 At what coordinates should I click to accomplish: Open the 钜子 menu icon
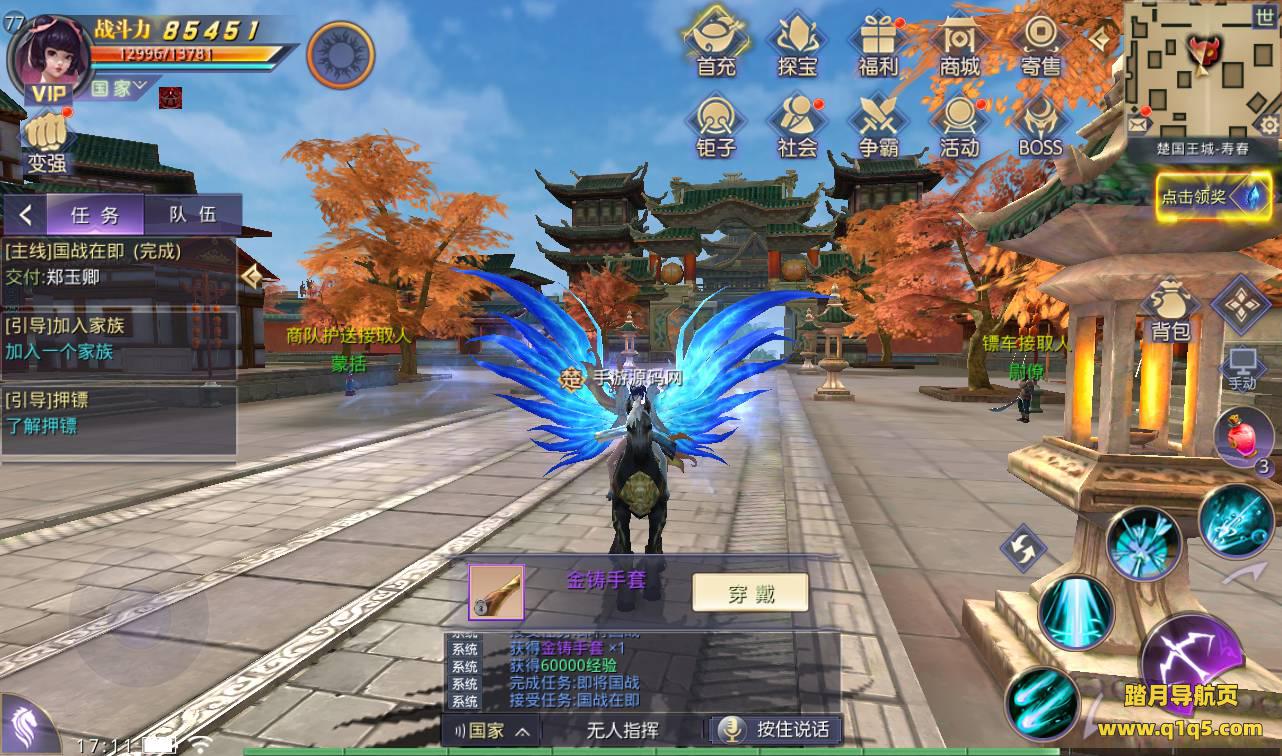point(716,124)
